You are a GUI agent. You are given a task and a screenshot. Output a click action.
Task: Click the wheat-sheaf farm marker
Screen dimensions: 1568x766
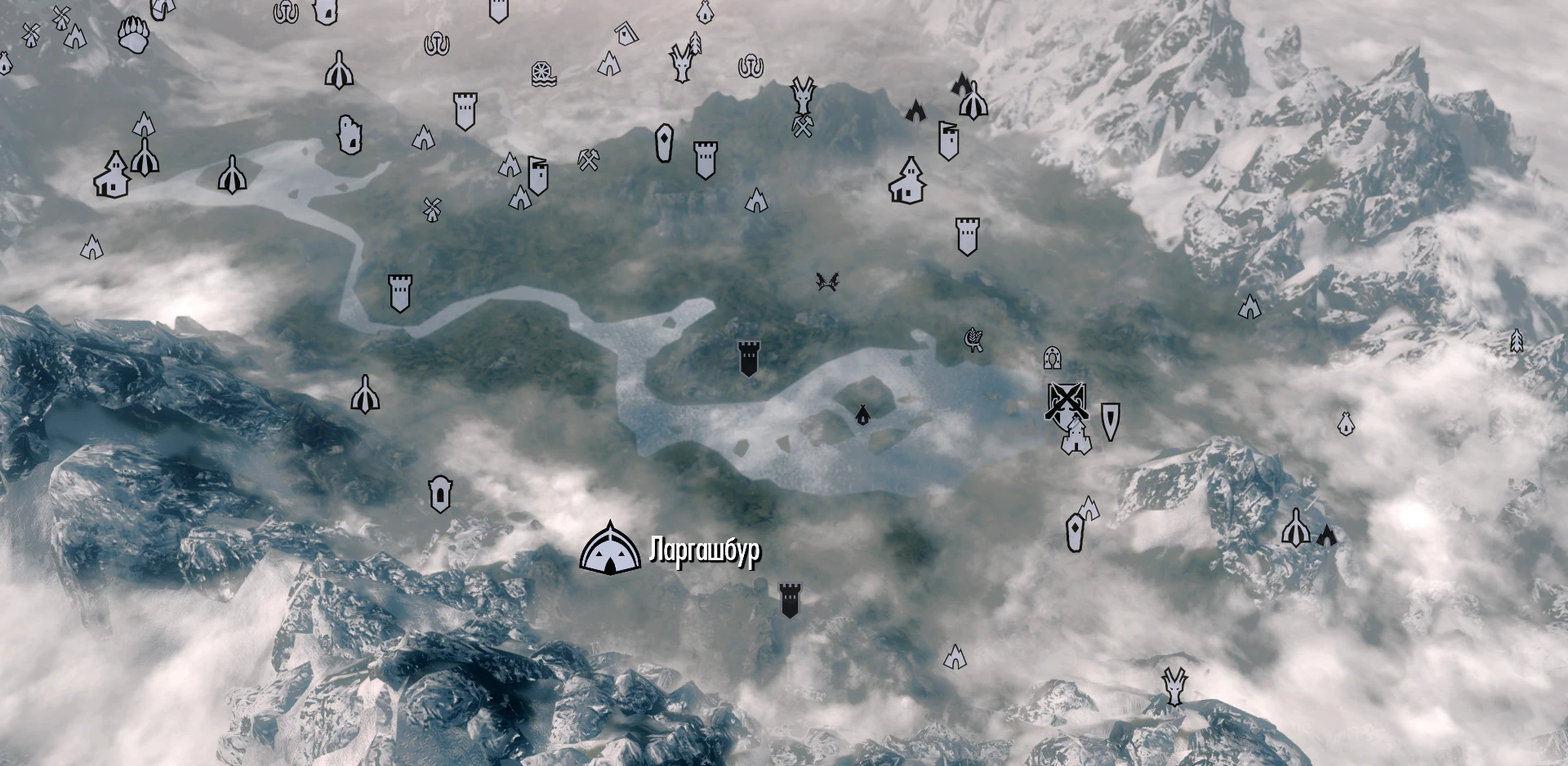[973, 339]
